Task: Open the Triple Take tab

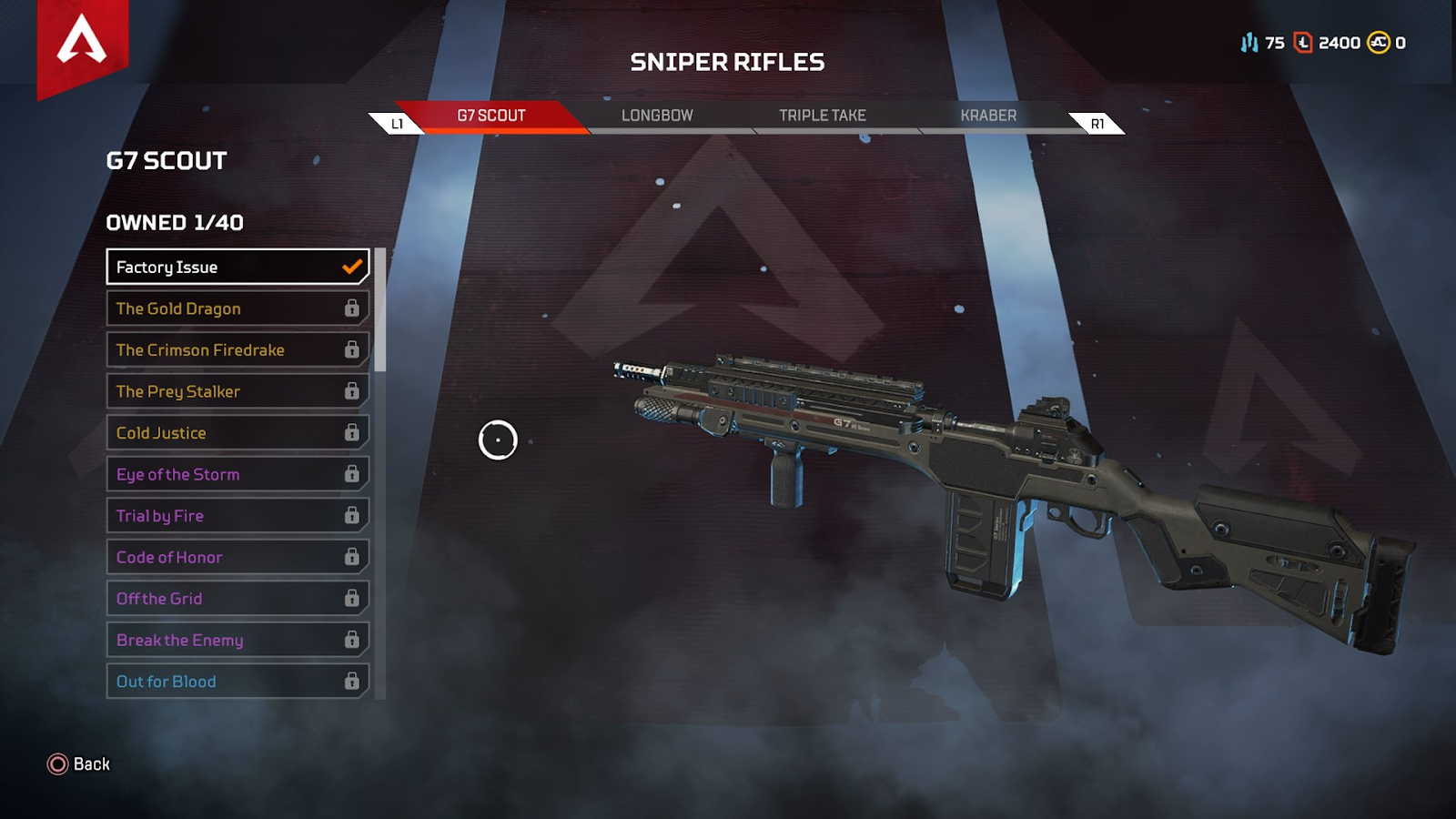Action: tap(823, 116)
